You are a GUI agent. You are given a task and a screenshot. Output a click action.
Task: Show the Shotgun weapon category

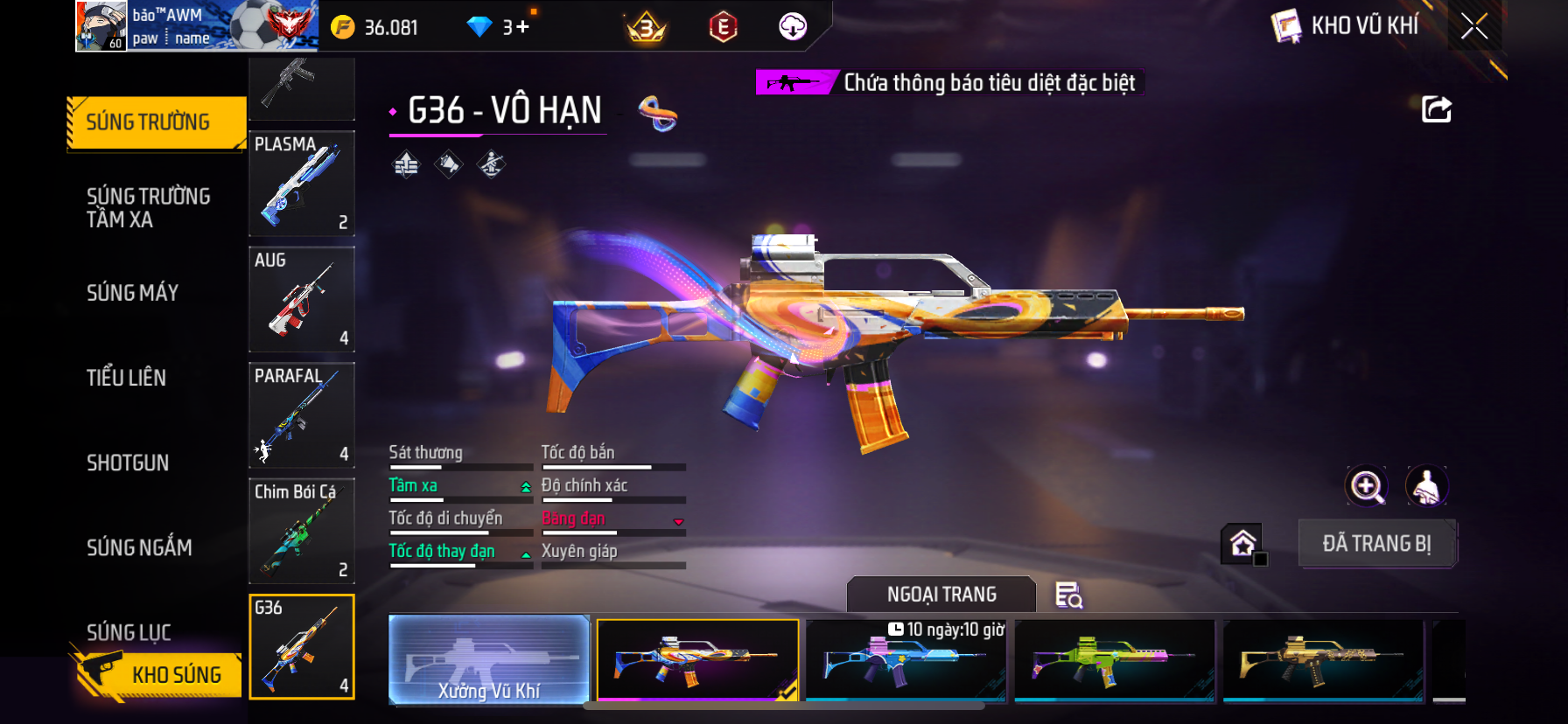click(128, 463)
